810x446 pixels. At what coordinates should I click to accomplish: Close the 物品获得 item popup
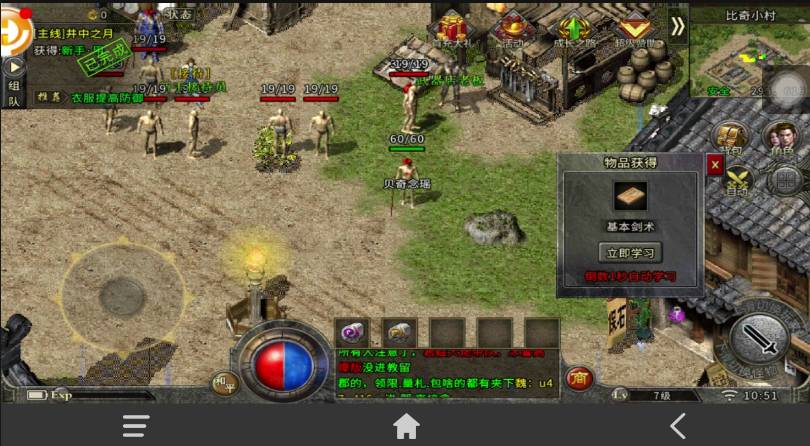tap(714, 165)
